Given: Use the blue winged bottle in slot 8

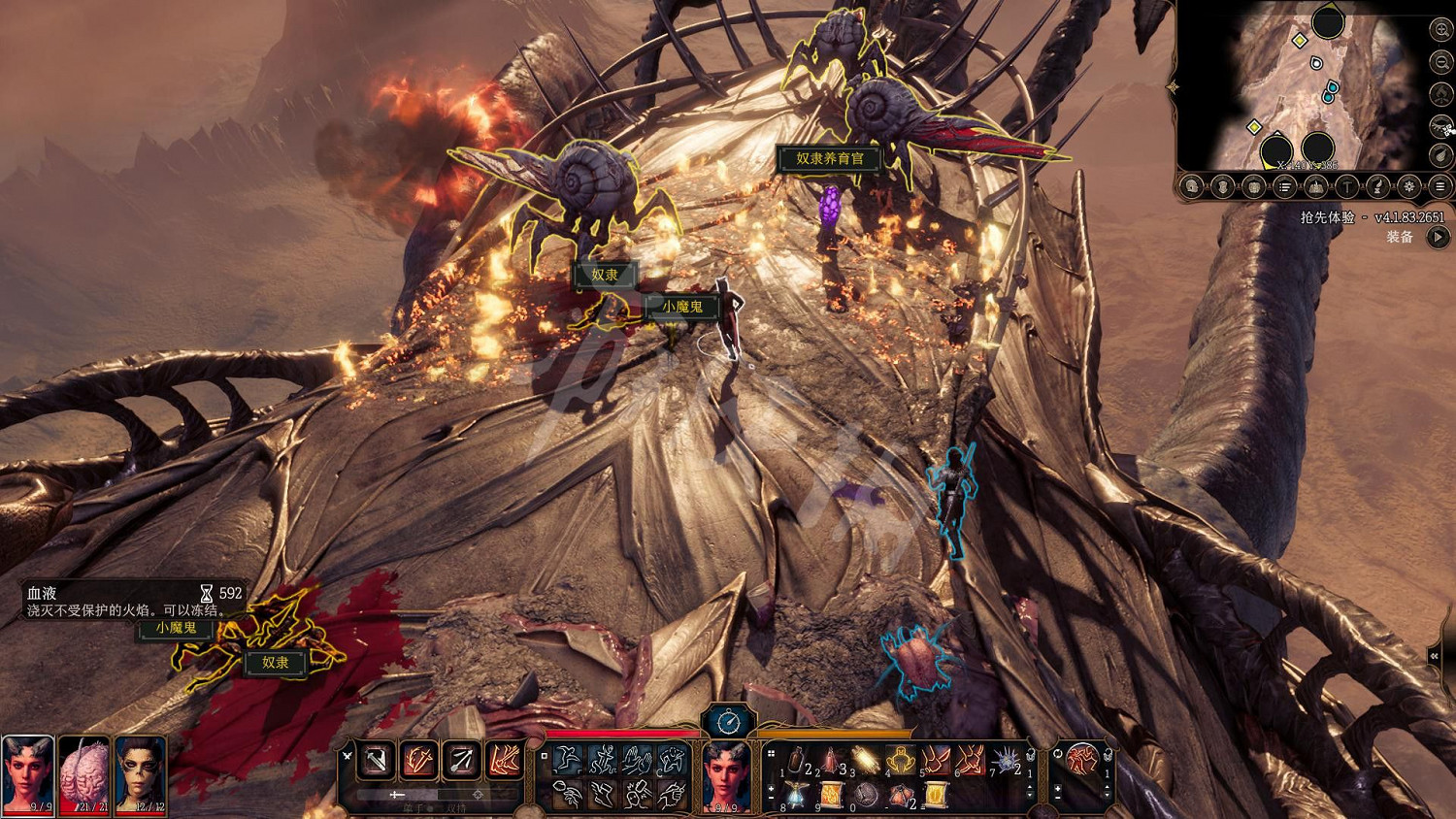Looking at the screenshot, I should click(x=796, y=796).
